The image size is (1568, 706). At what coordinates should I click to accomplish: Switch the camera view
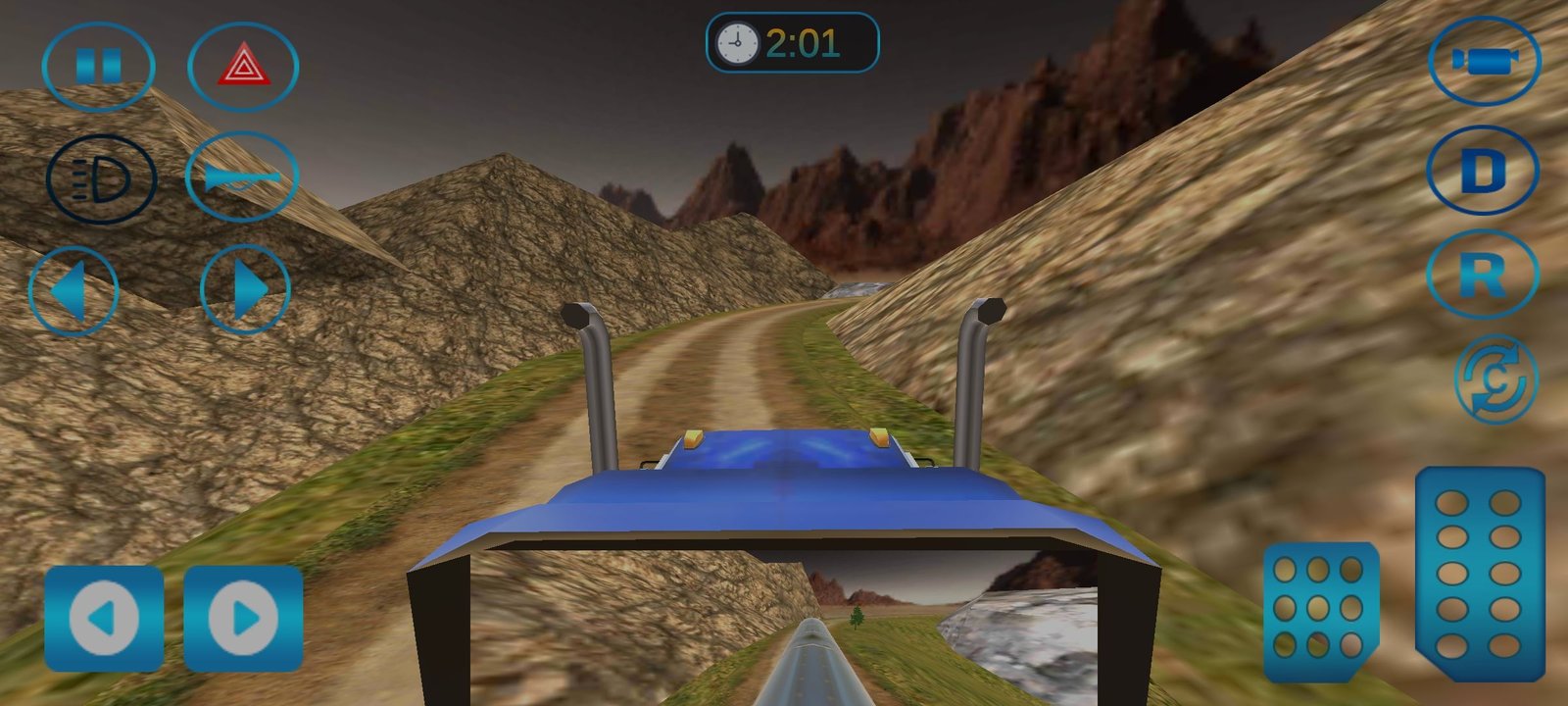pos(1484,61)
